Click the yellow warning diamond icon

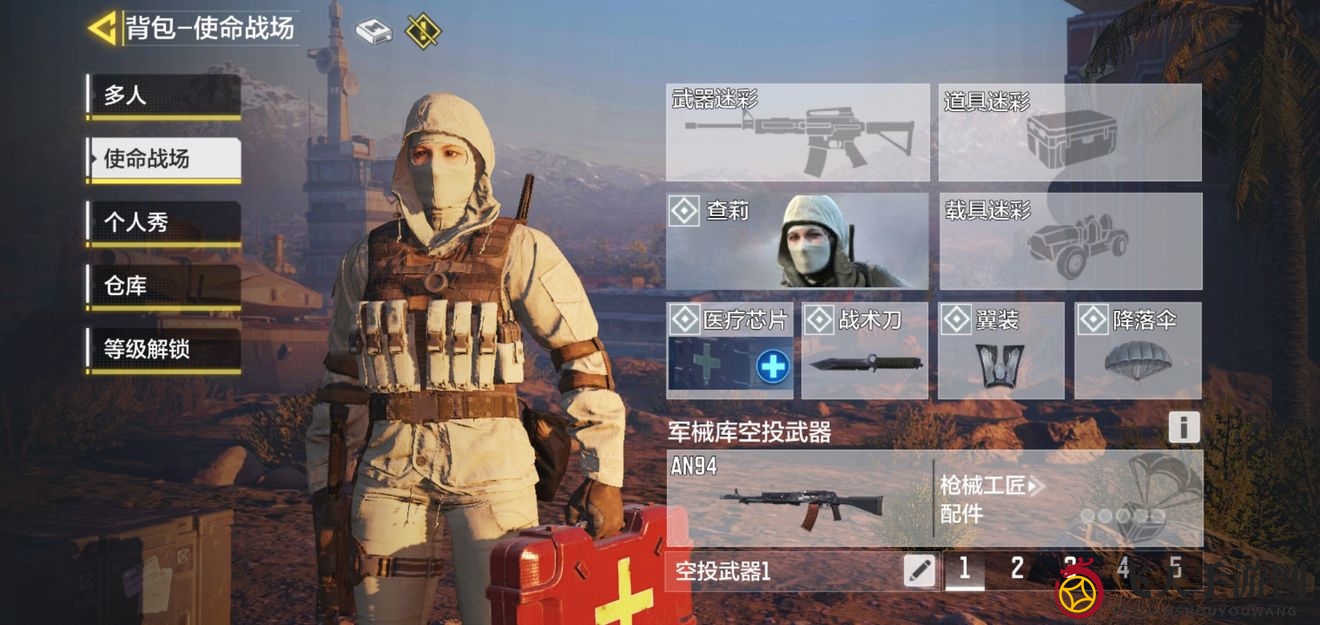(x=423, y=30)
